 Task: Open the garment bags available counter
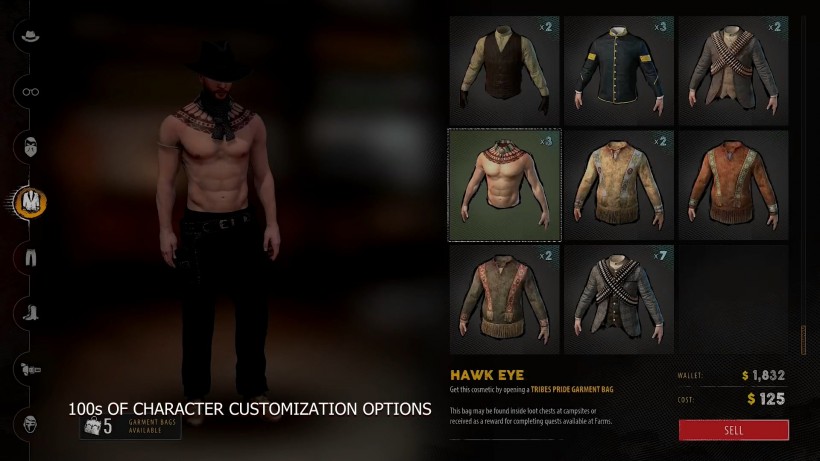coord(130,427)
